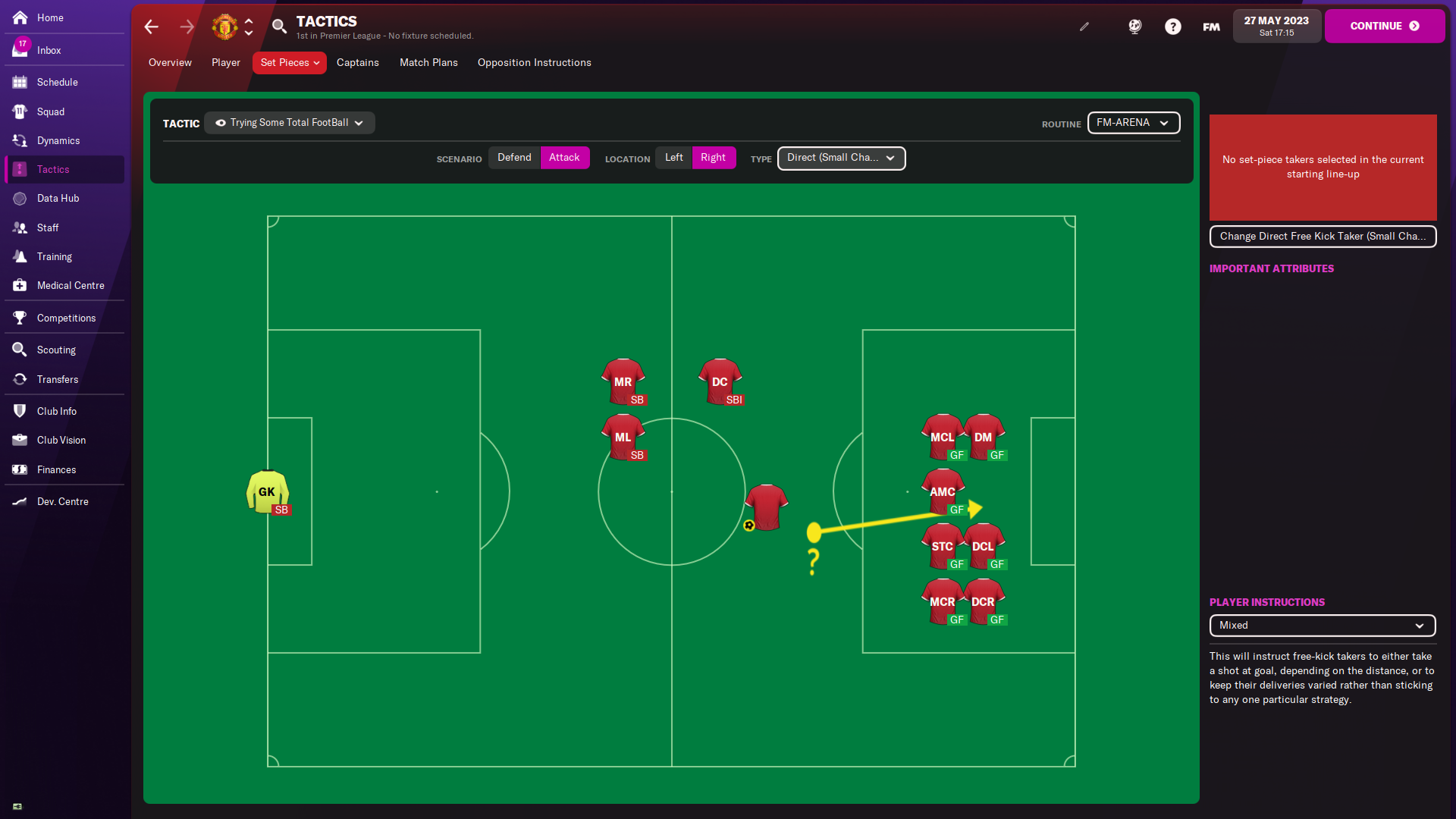Screen dimensions: 1456x819
Task: Open the Transfers section
Action: (57, 379)
